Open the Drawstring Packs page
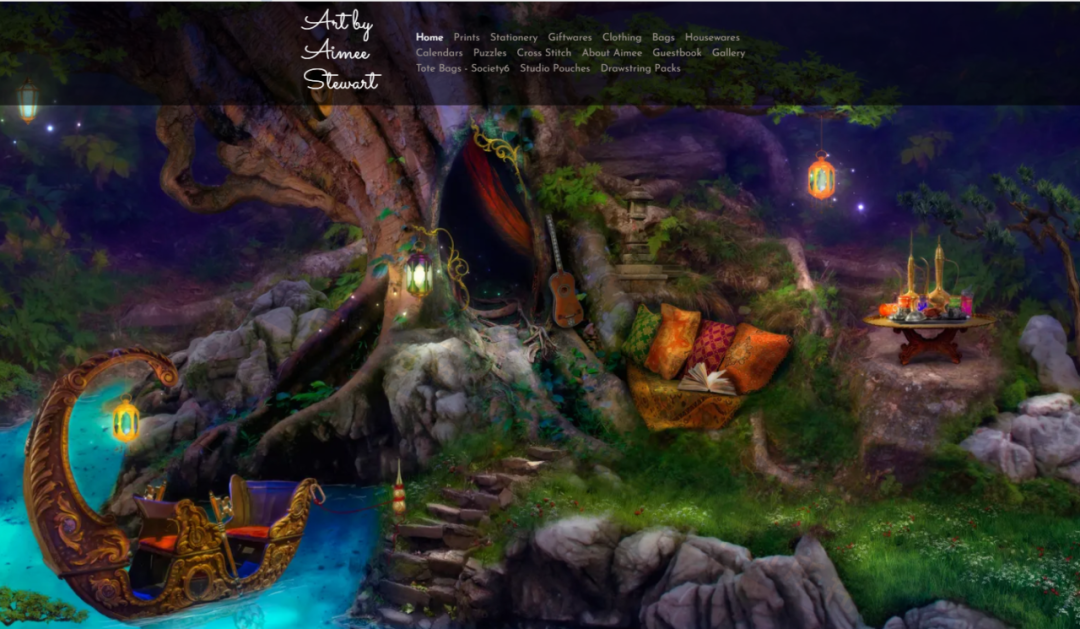Image resolution: width=1080 pixels, height=629 pixels. tap(640, 69)
